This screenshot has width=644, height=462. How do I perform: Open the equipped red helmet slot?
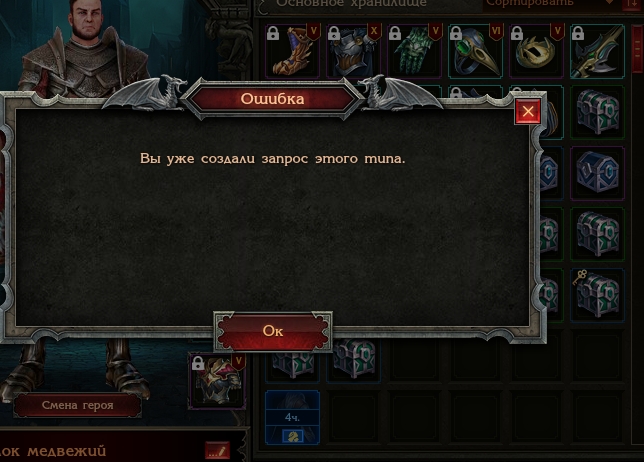[x=217, y=381]
